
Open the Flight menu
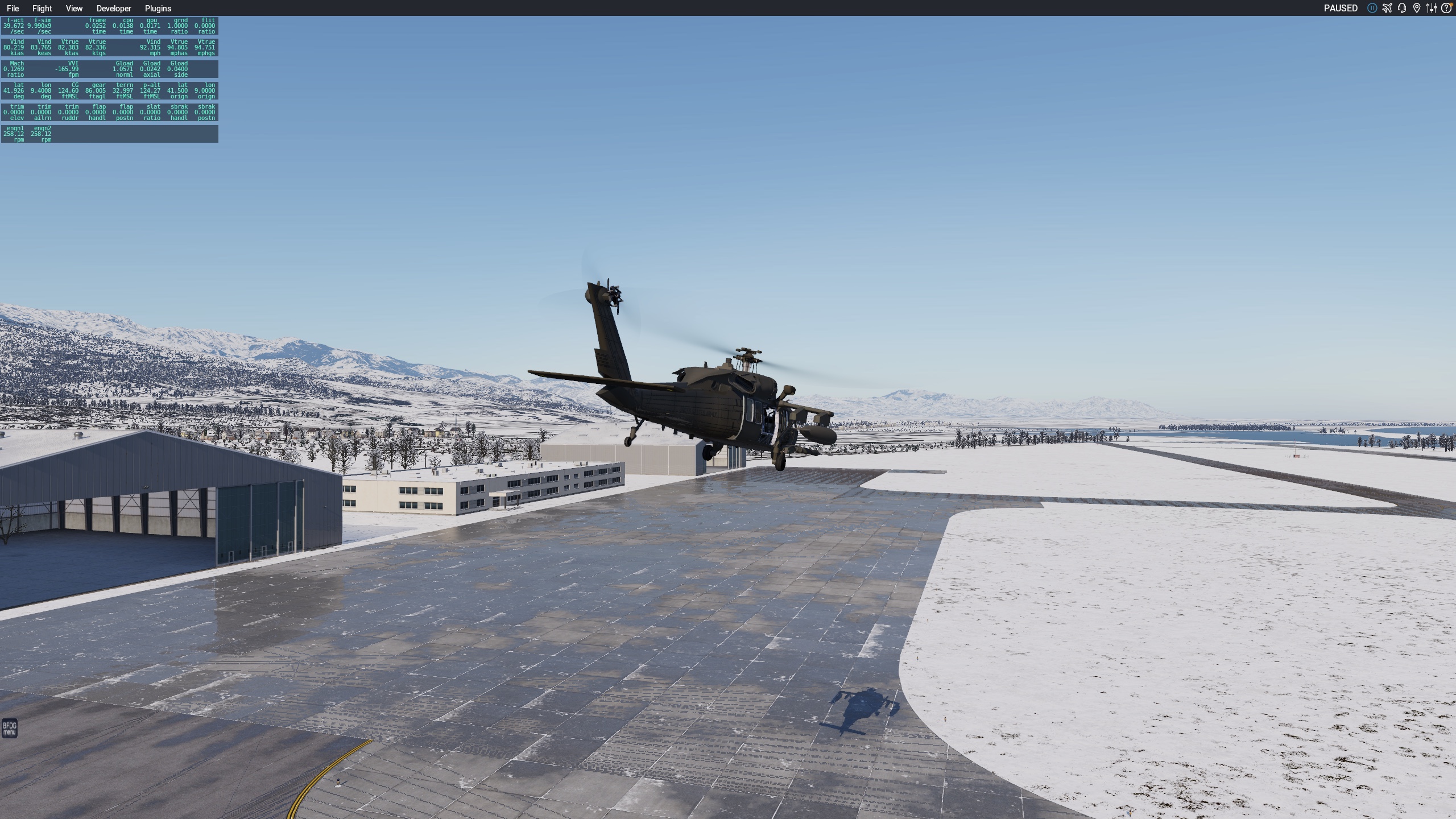[x=42, y=8]
